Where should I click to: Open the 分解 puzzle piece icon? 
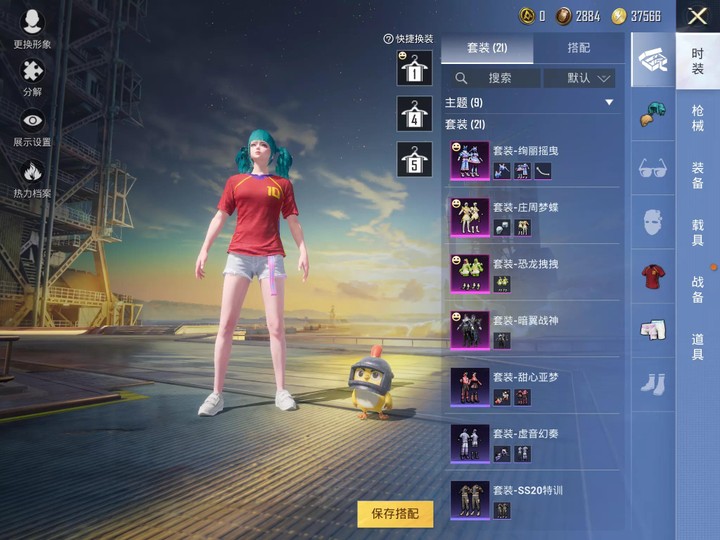[x=33, y=78]
